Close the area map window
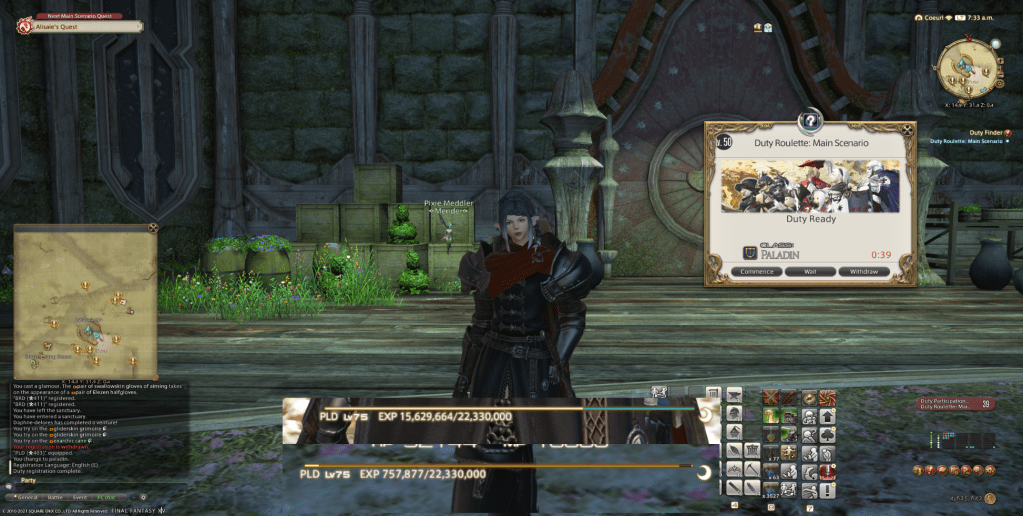 pyautogui.click(x=153, y=228)
